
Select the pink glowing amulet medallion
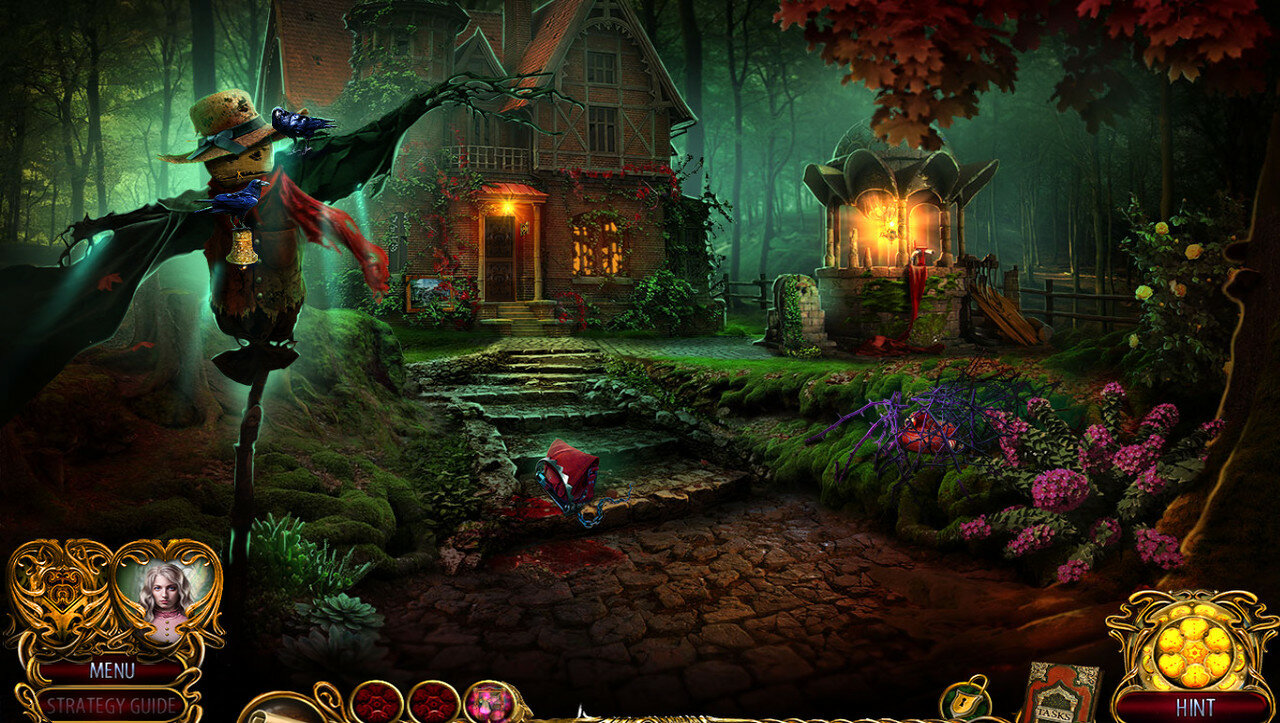(490, 702)
